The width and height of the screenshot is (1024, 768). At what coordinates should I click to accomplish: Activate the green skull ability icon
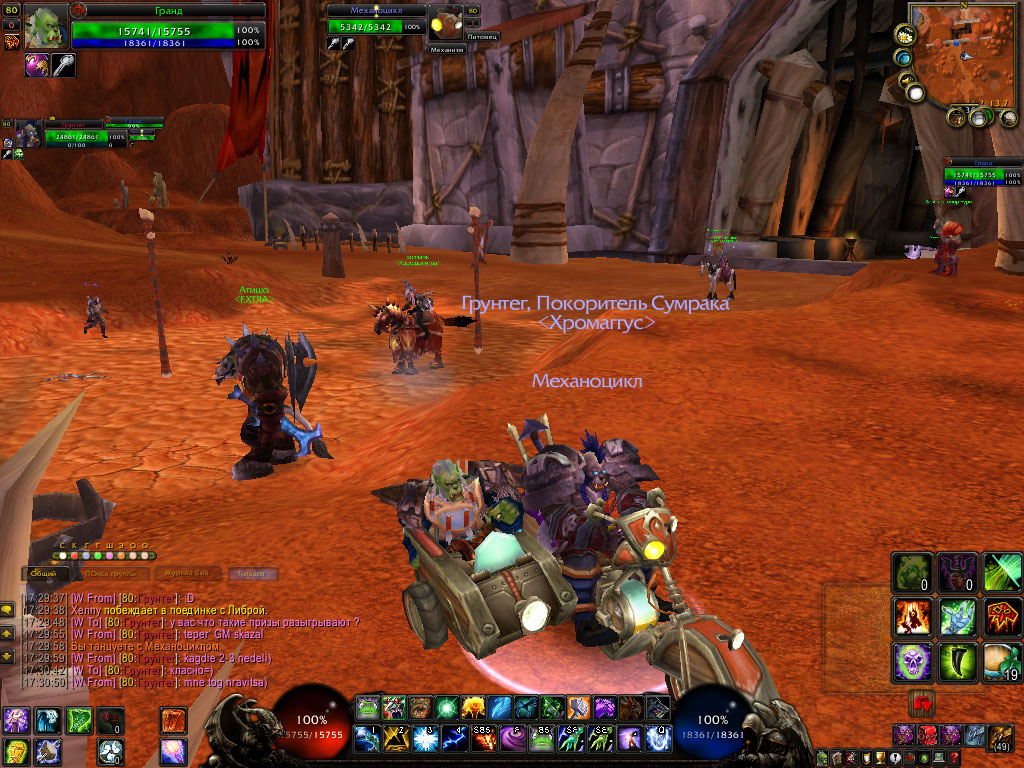click(912, 661)
